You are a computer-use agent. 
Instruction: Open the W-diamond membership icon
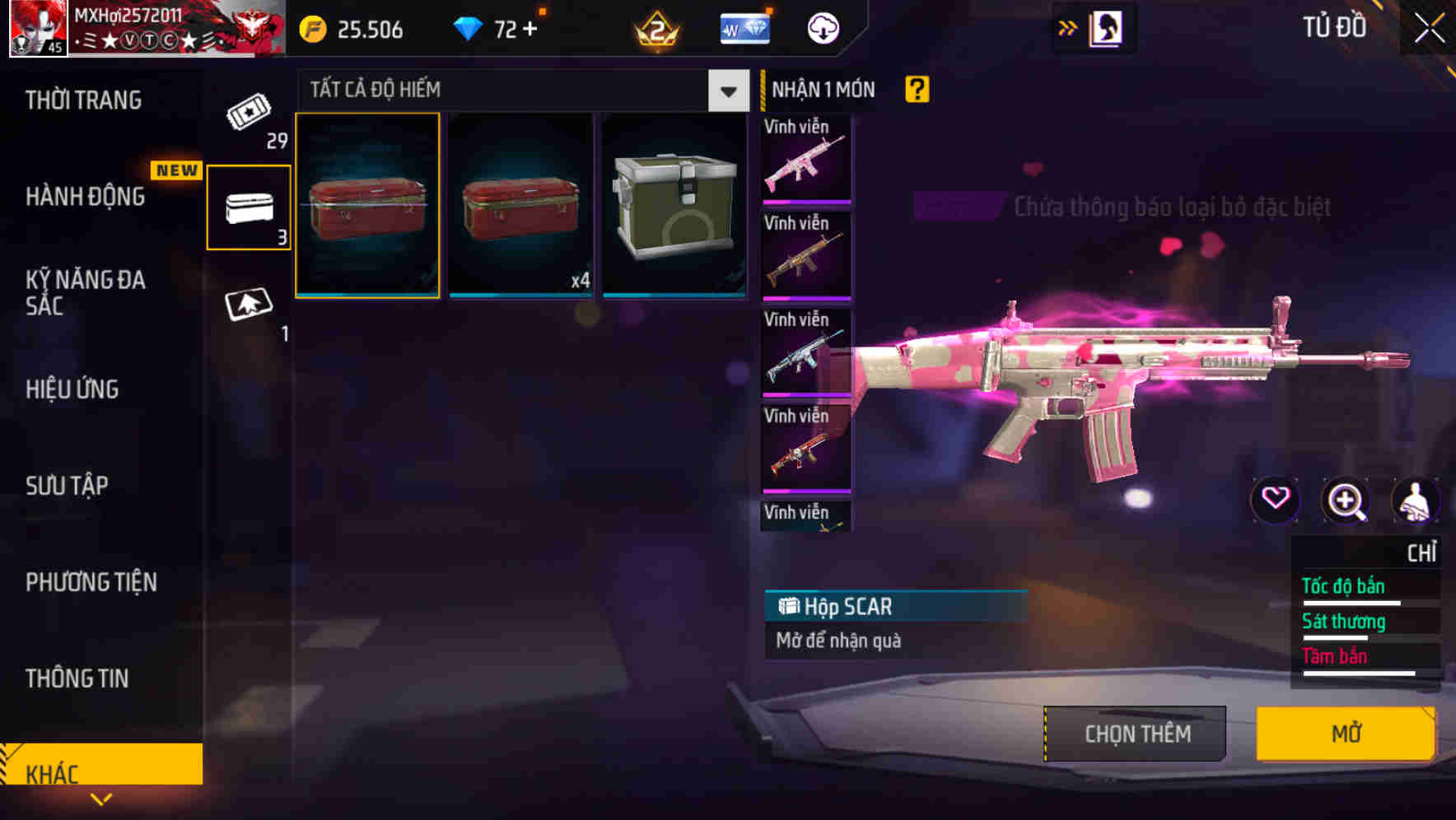[744, 27]
